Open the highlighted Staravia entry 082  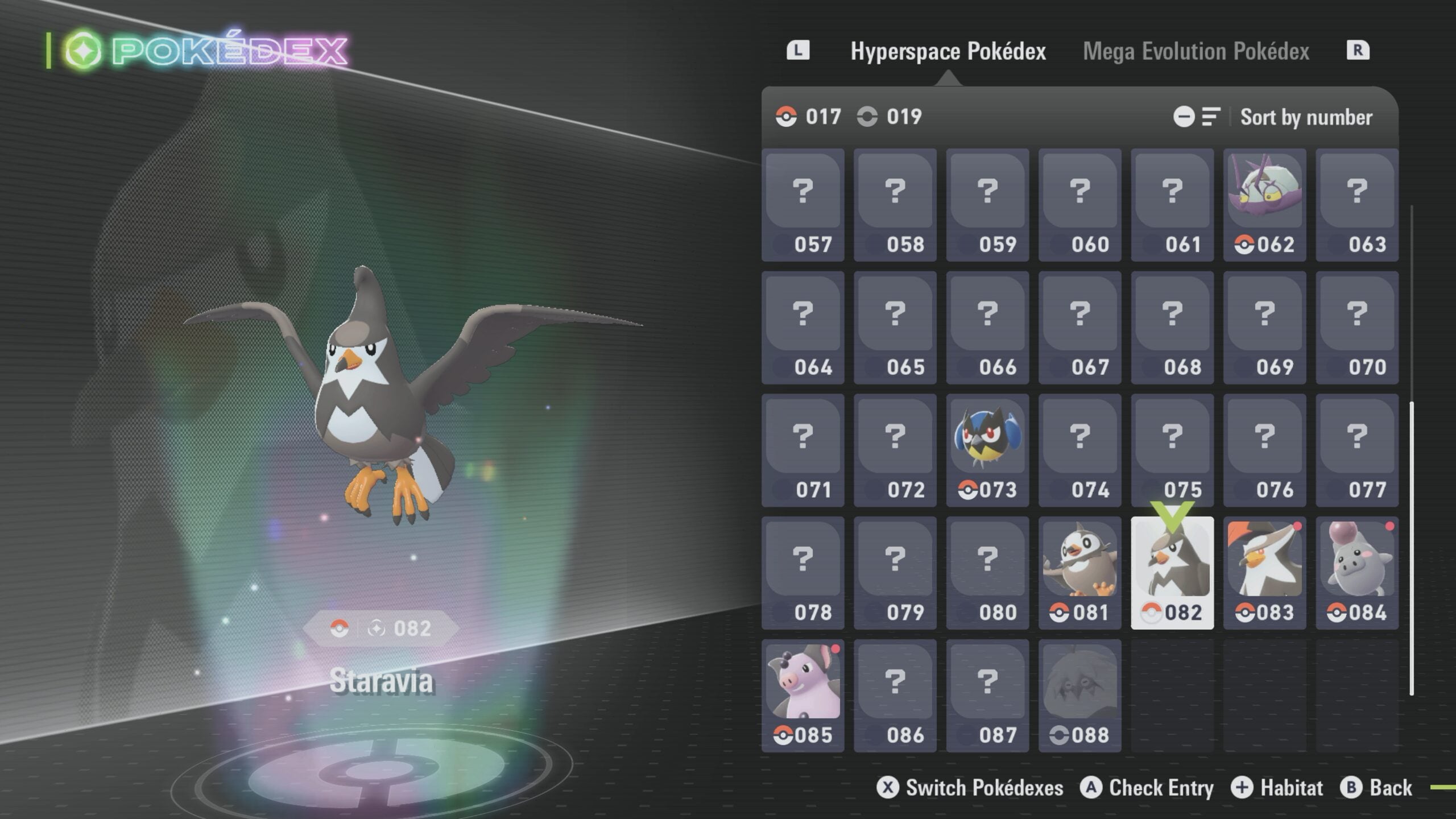point(1172,573)
